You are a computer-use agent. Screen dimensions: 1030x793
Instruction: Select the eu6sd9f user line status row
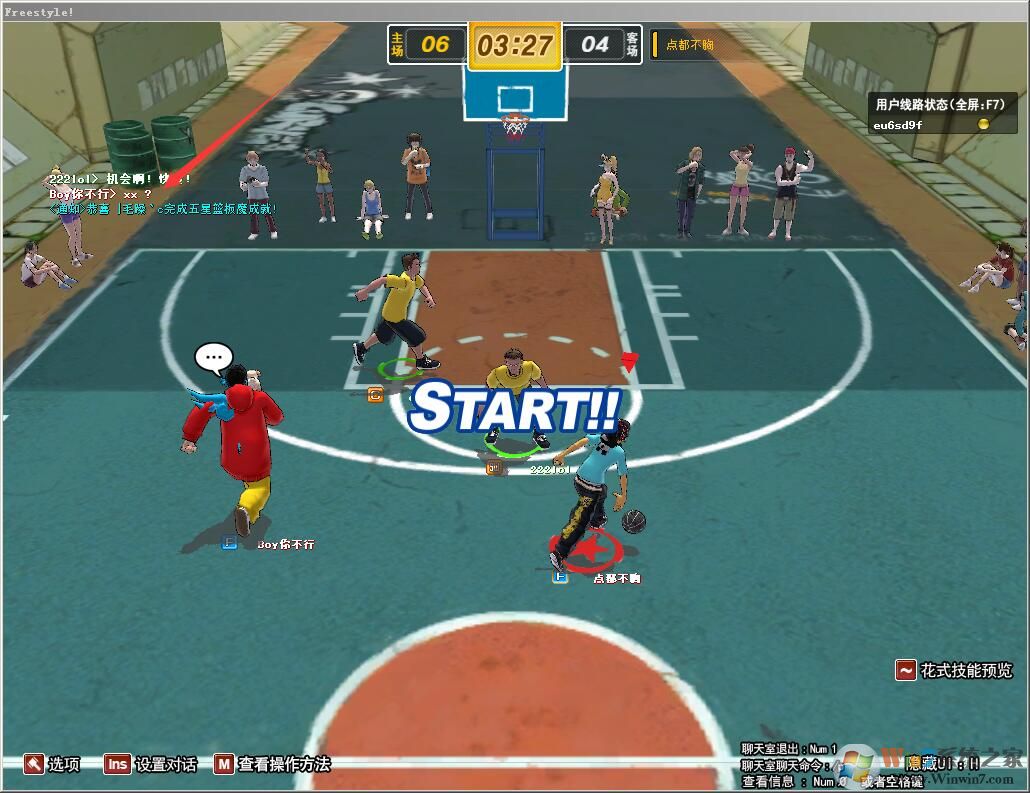click(929, 125)
